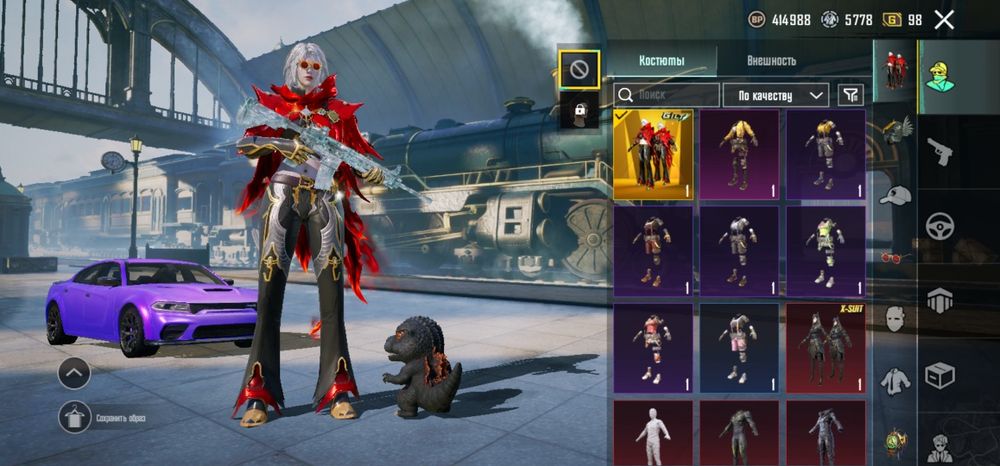Close the inventory with the X button

point(944,19)
